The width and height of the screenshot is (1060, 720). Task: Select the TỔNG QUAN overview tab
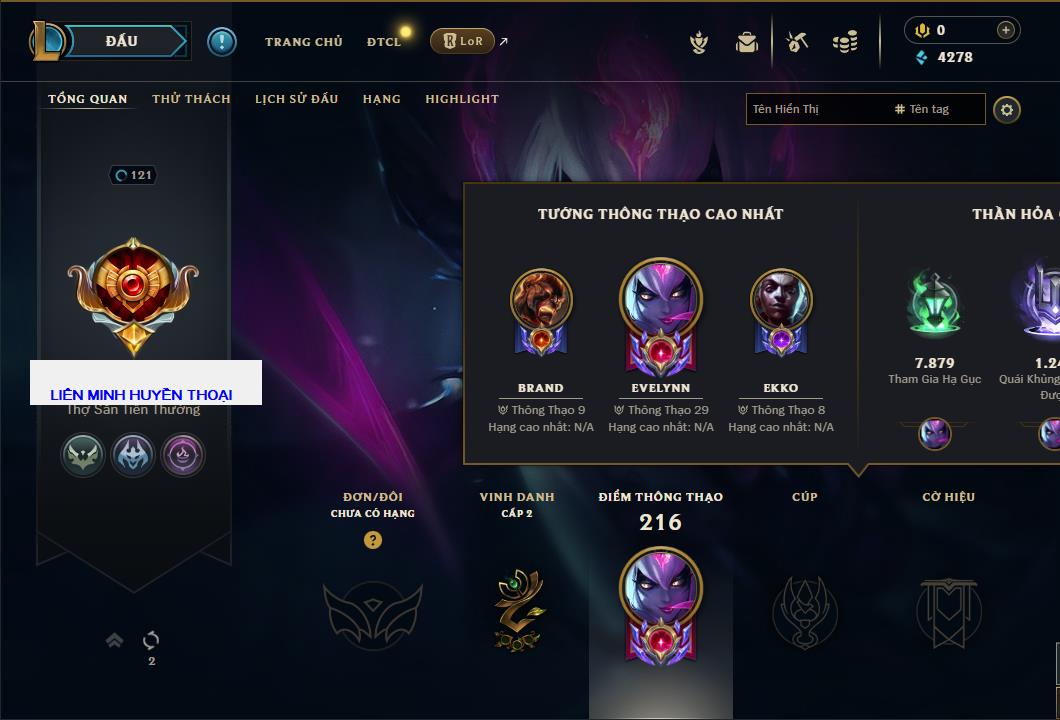(88, 99)
